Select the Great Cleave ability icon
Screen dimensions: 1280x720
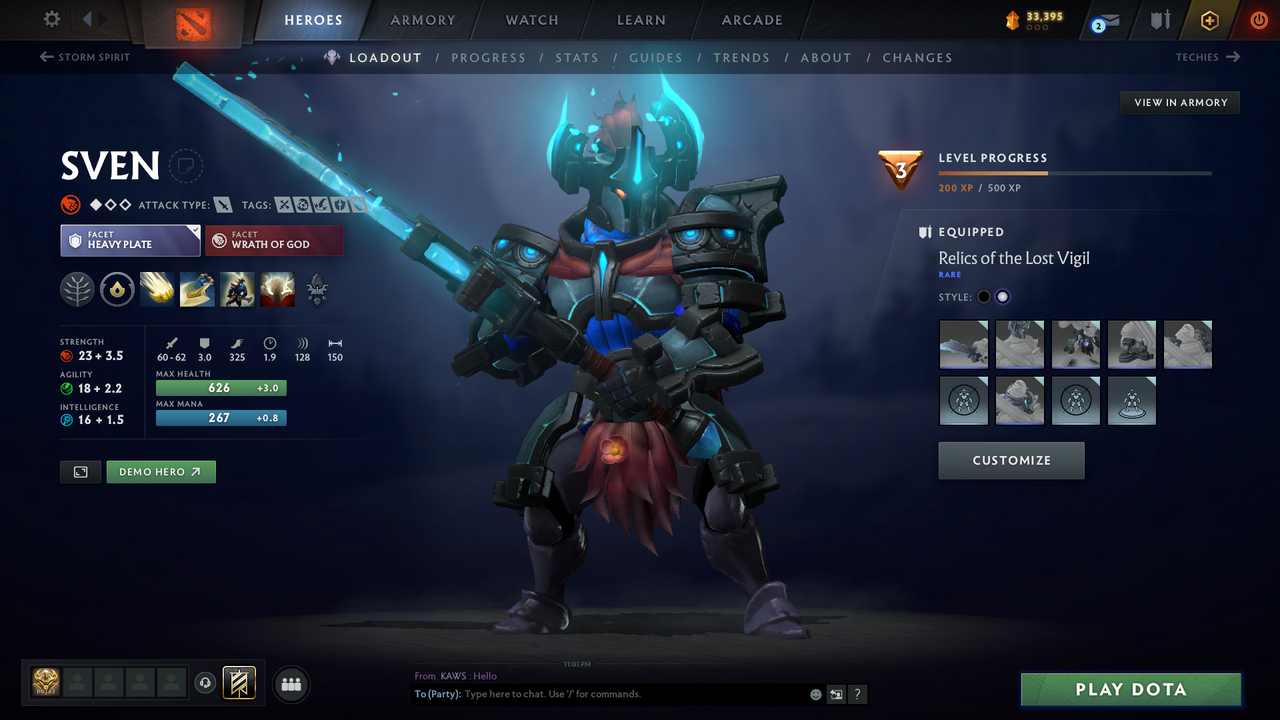197,290
